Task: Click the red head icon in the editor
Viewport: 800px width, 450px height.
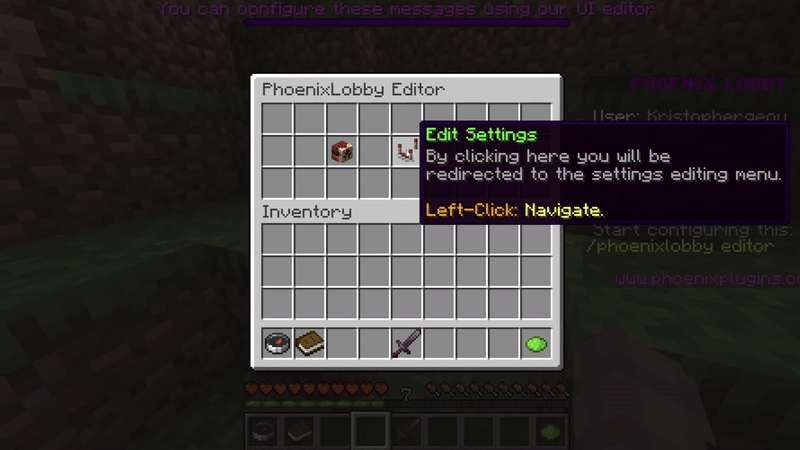Action: click(x=342, y=151)
